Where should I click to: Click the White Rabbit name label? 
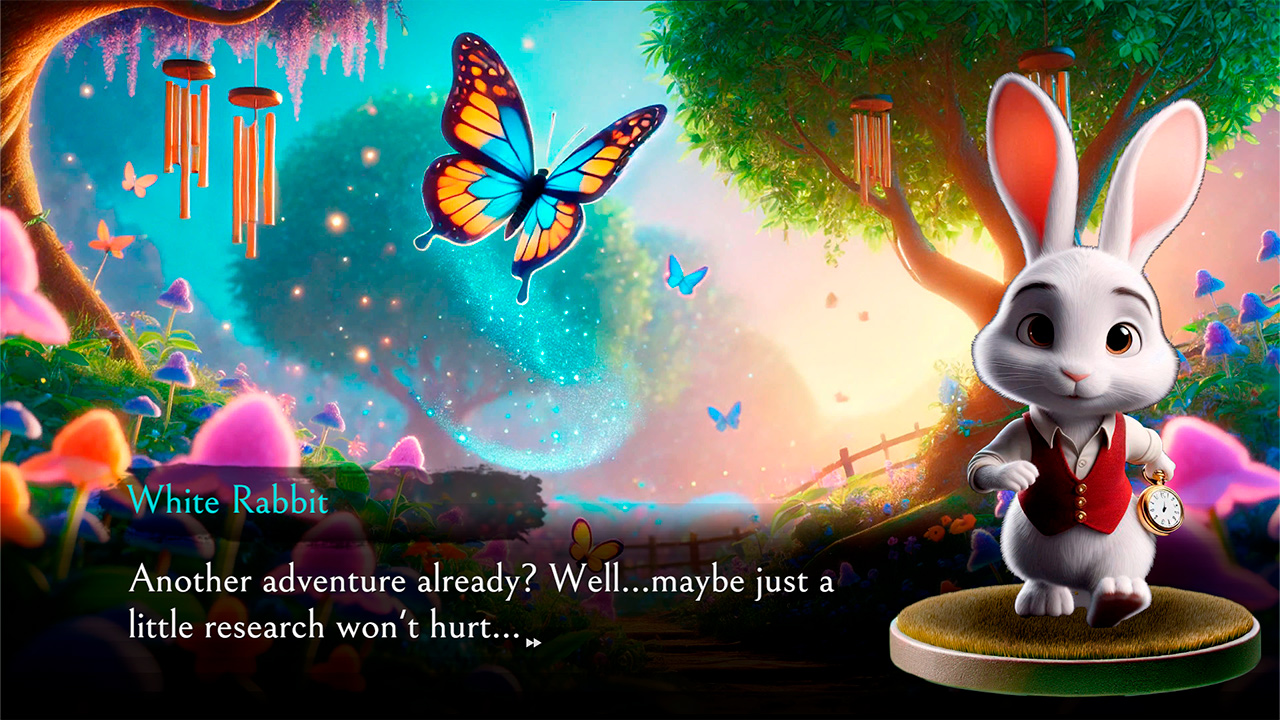click(x=228, y=502)
